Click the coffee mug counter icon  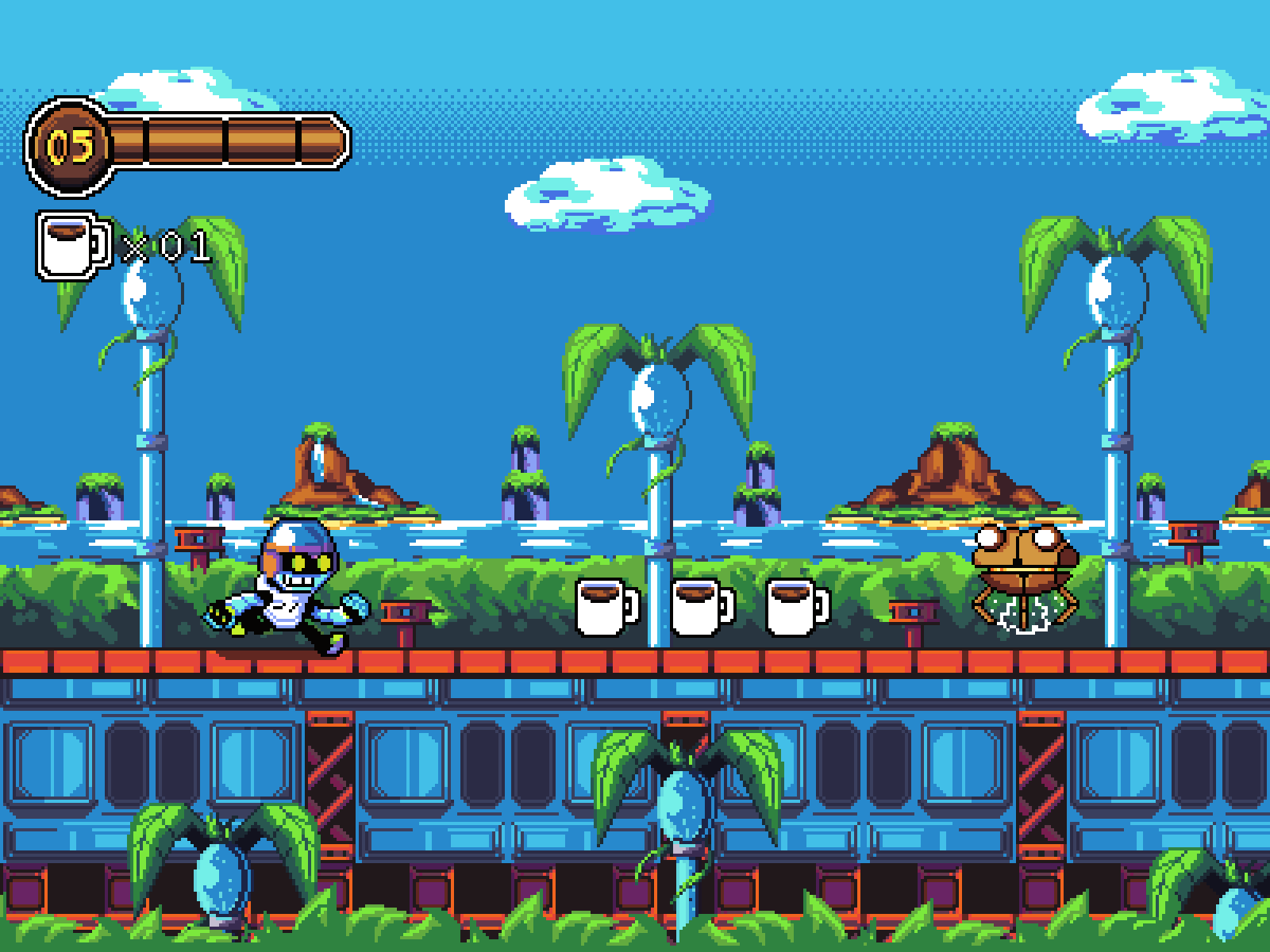pyautogui.click(x=71, y=244)
